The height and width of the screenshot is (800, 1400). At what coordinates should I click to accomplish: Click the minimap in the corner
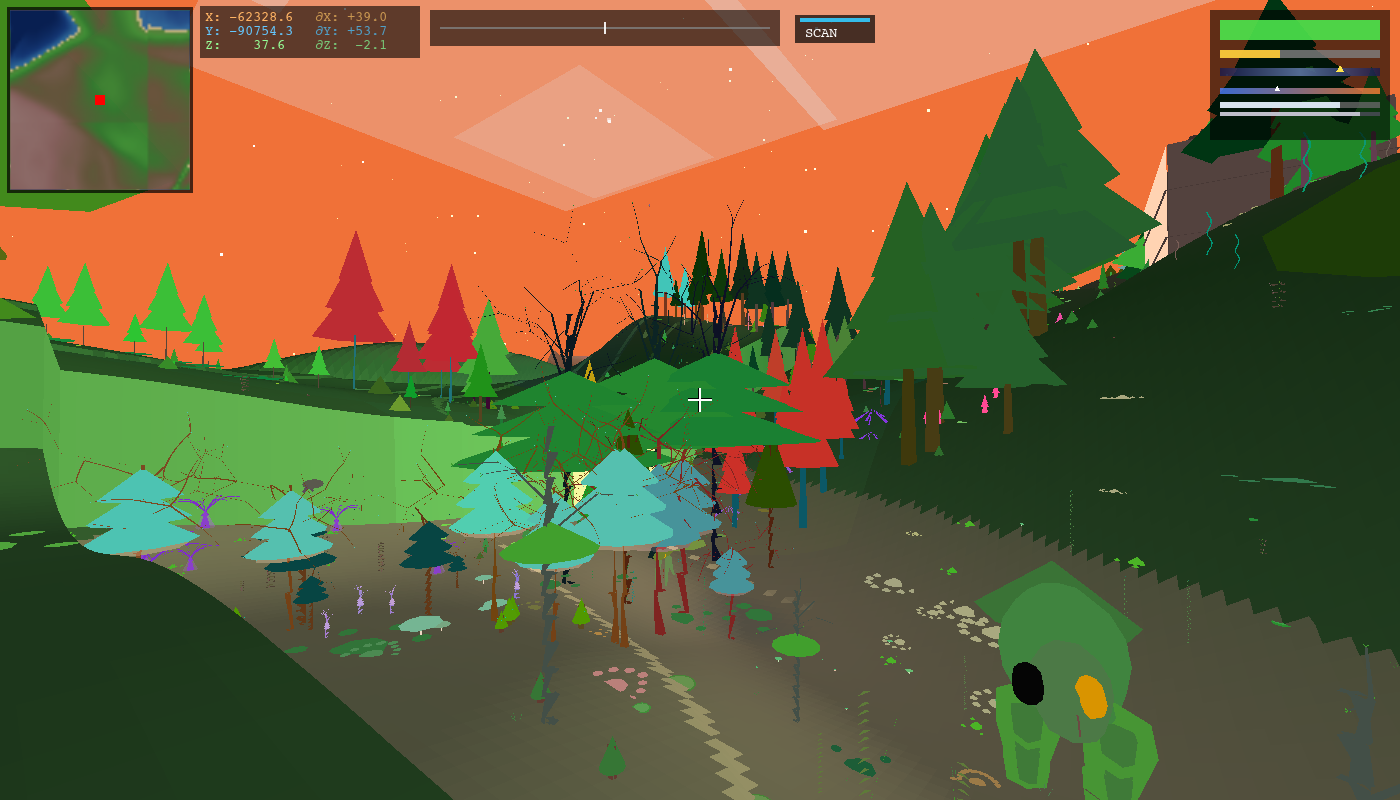click(100, 100)
